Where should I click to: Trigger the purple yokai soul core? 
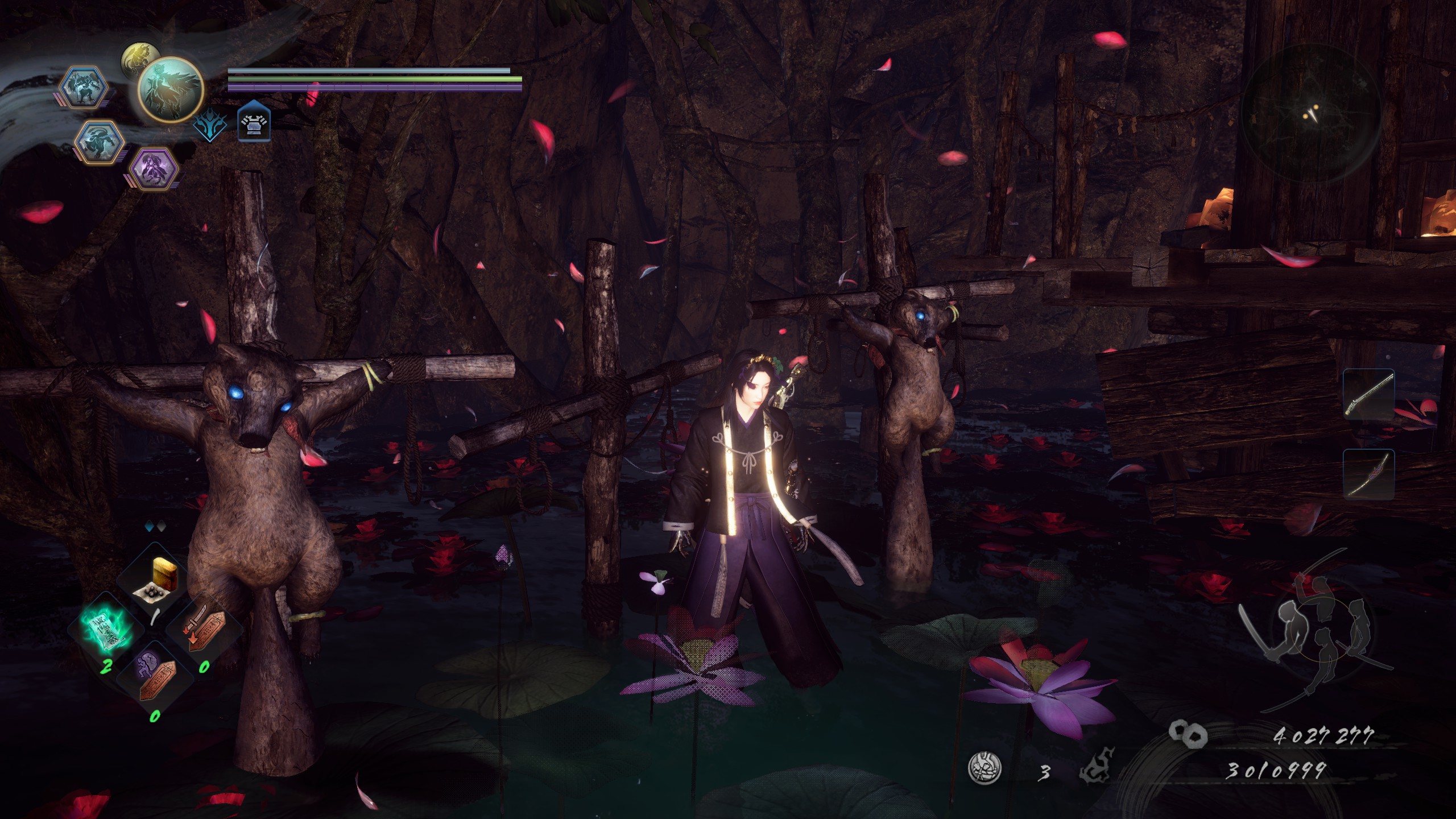coord(152,168)
